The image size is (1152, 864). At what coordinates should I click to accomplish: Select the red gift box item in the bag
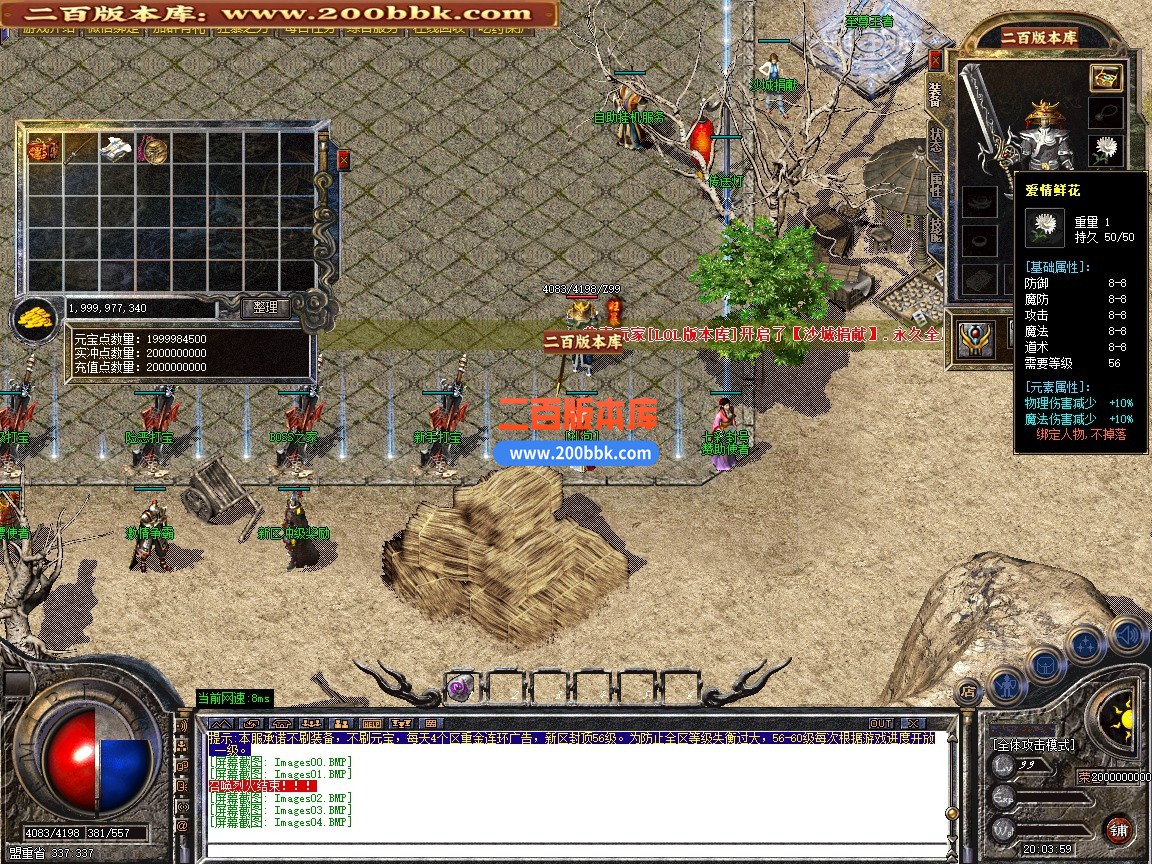coord(44,150)
